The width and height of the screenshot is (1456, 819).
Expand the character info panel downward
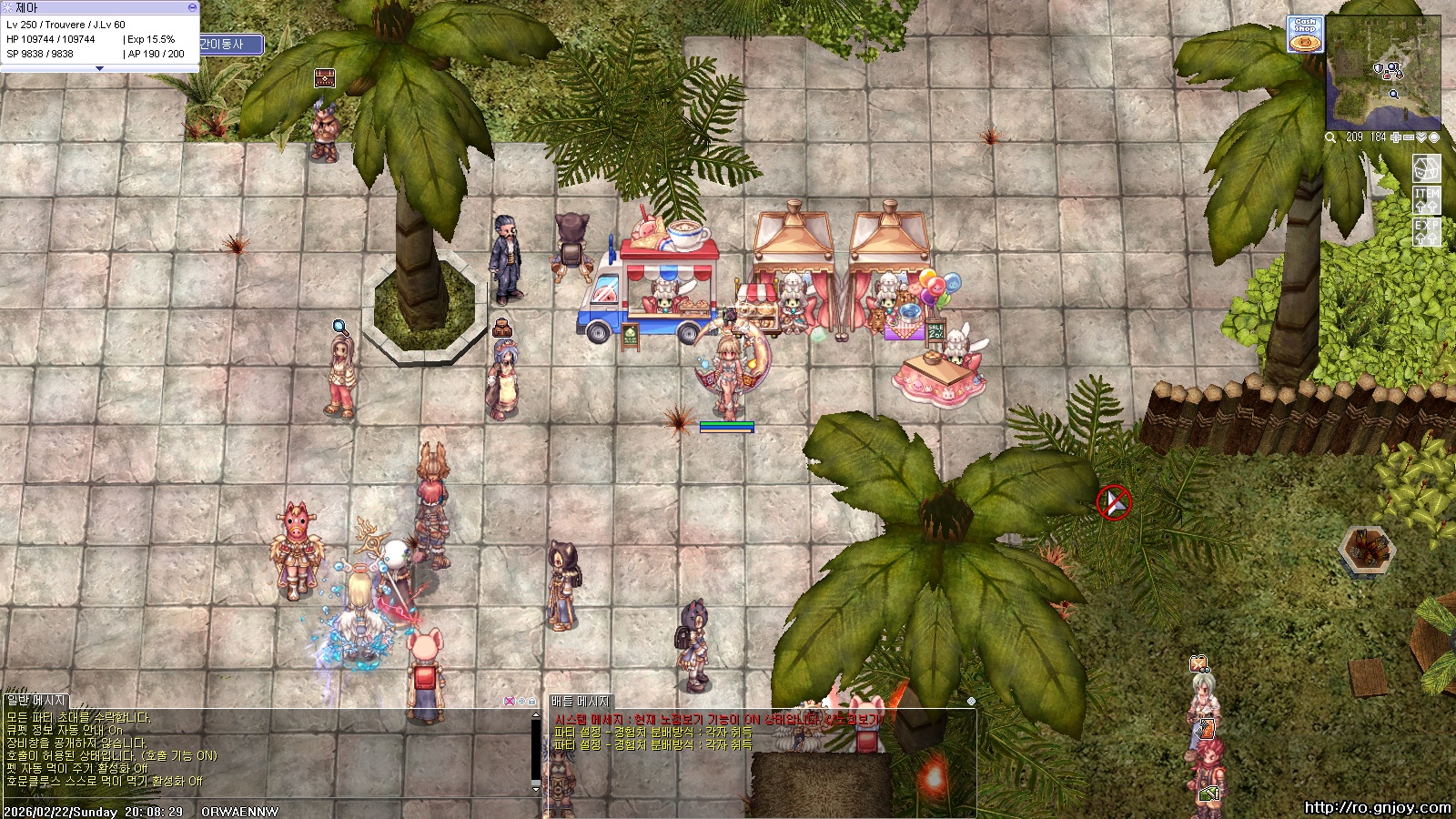(x=99, y=68)
